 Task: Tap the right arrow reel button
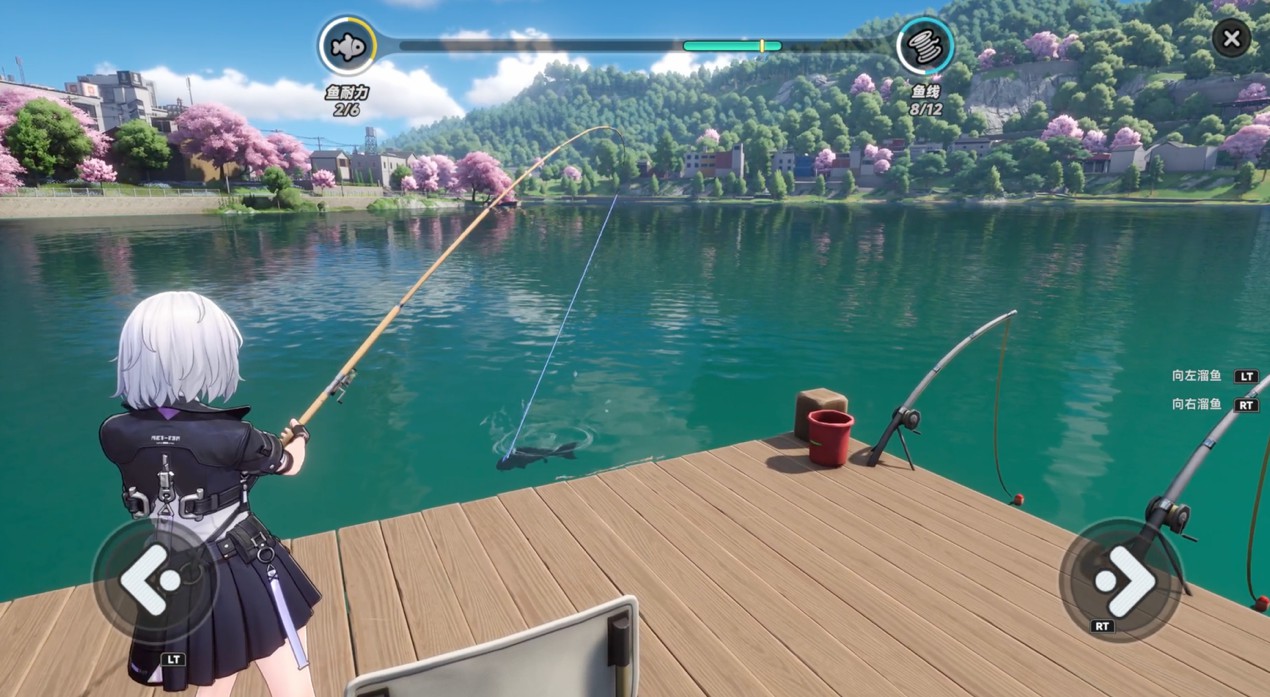click(1121, 580)
